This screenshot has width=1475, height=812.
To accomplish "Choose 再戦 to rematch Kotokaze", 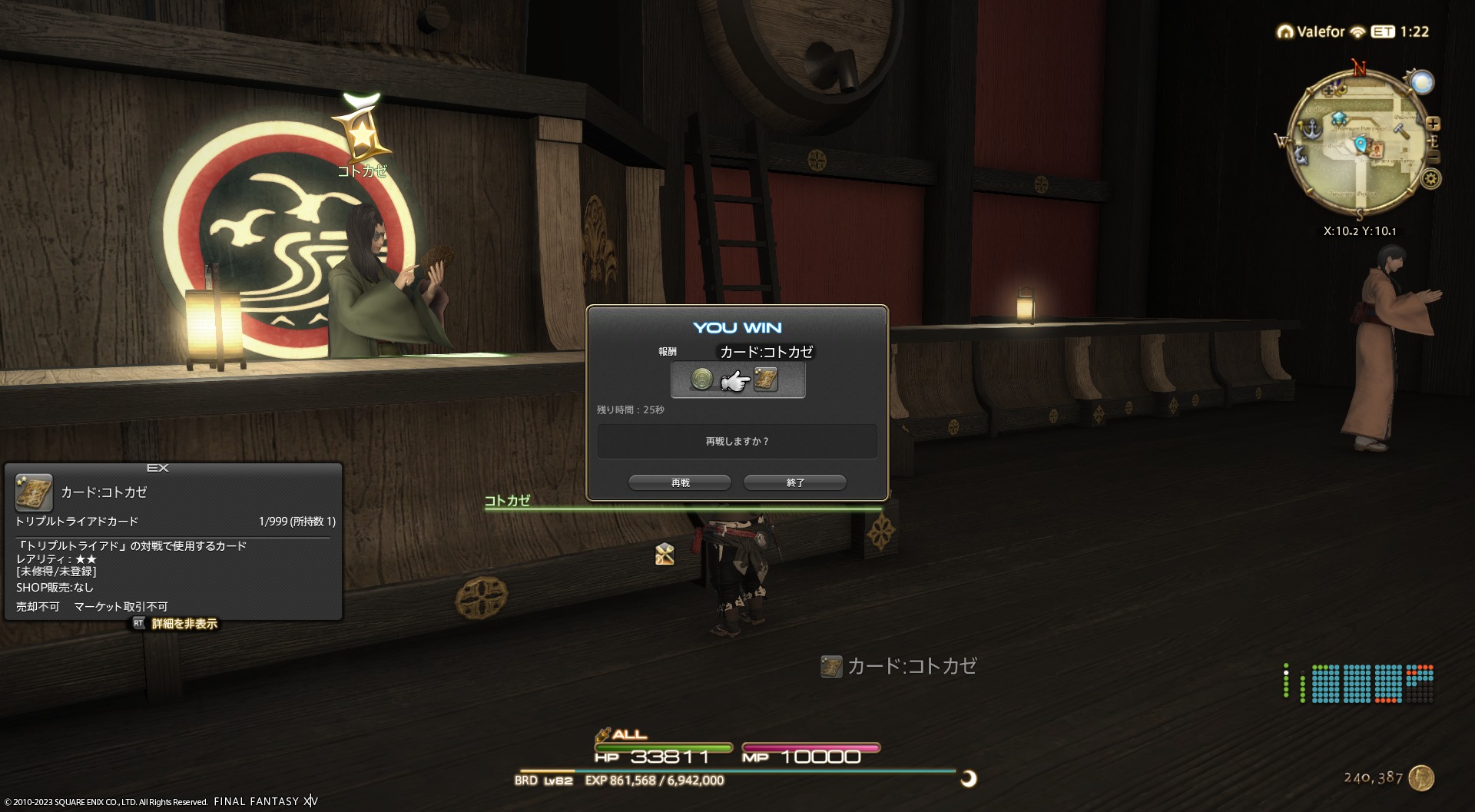I will (680, 482).
